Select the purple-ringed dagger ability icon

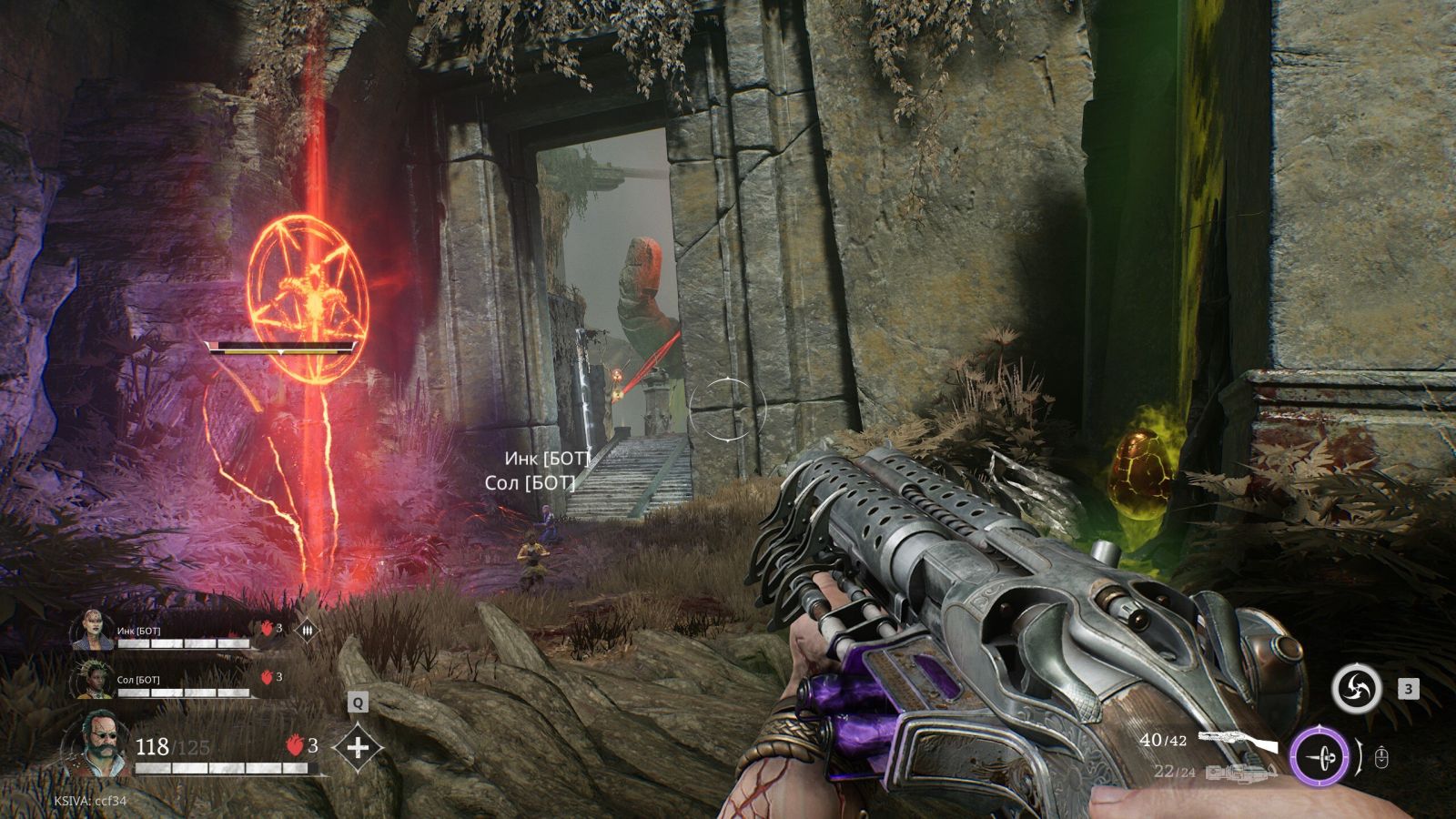coord(1319,755)
